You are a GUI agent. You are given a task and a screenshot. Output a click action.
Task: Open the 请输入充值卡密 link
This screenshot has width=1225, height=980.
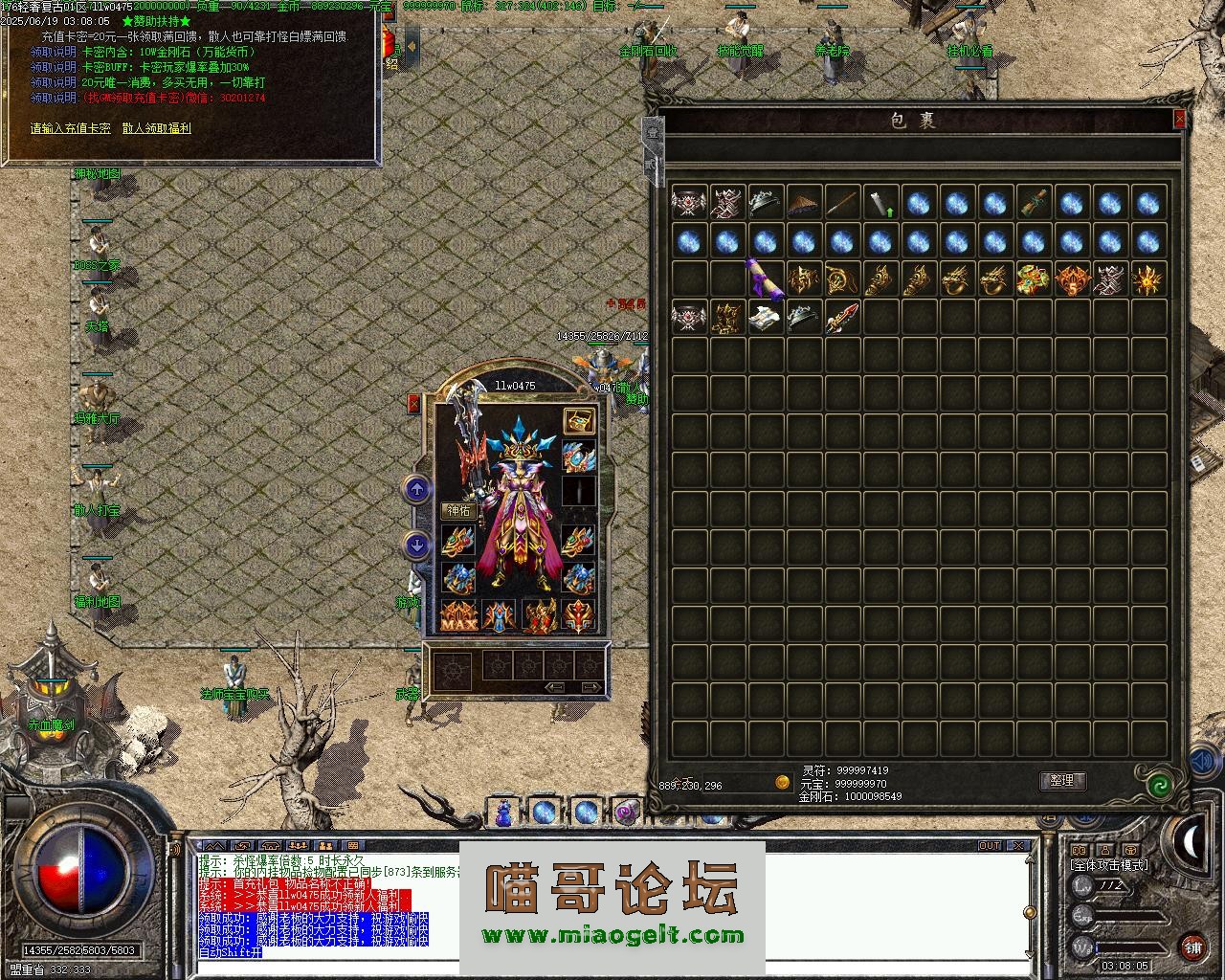70,128
